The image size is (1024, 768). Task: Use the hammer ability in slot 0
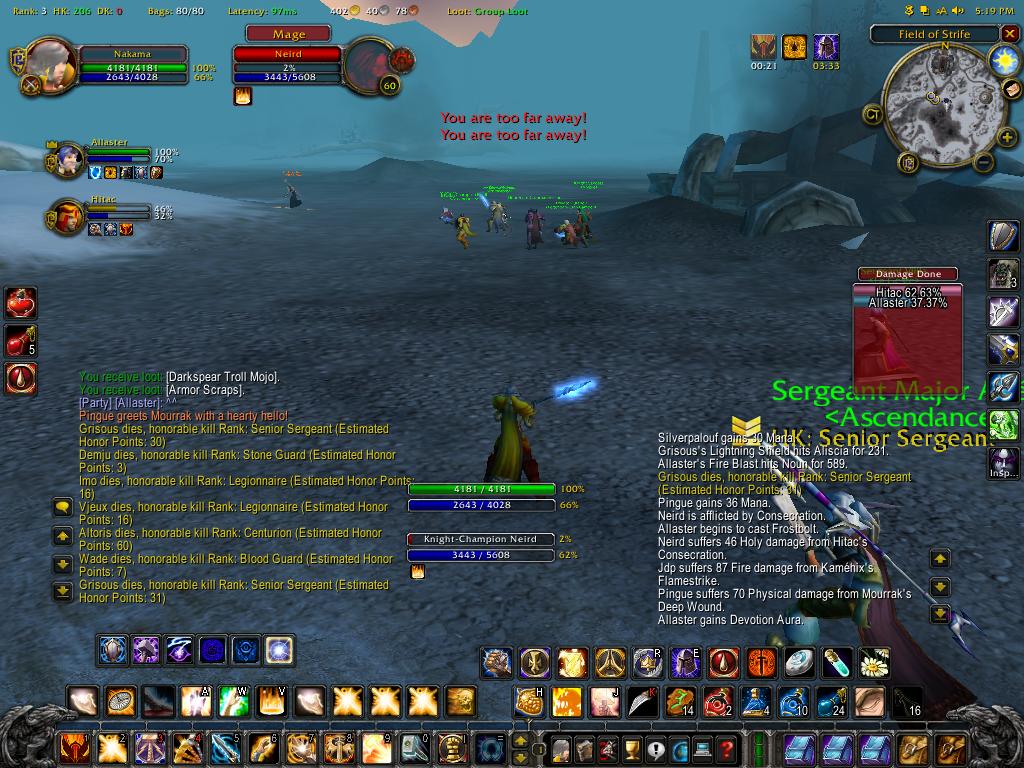point(416,747)
